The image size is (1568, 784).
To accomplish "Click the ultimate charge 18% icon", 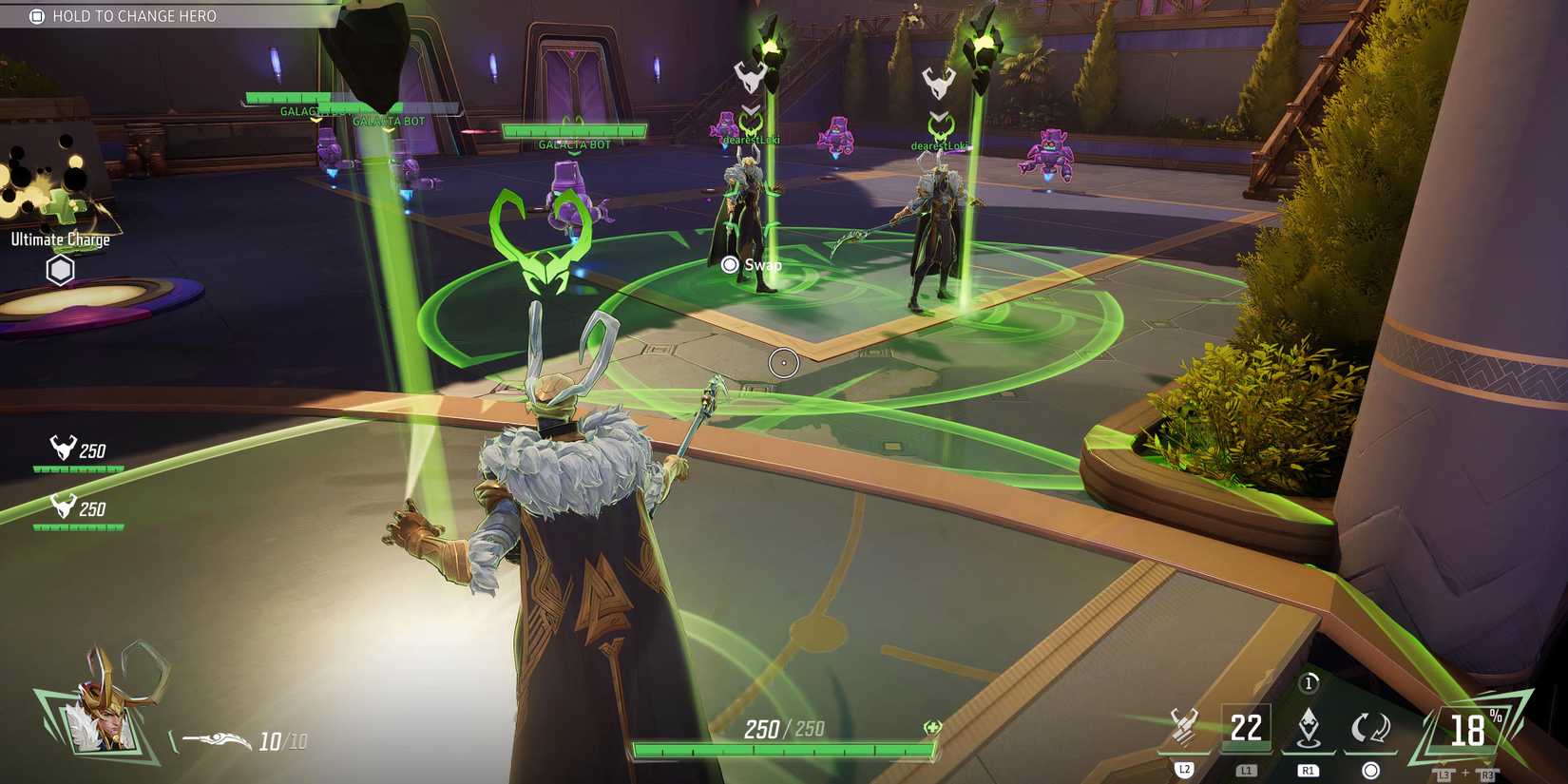I will (x=1468, y=730).
